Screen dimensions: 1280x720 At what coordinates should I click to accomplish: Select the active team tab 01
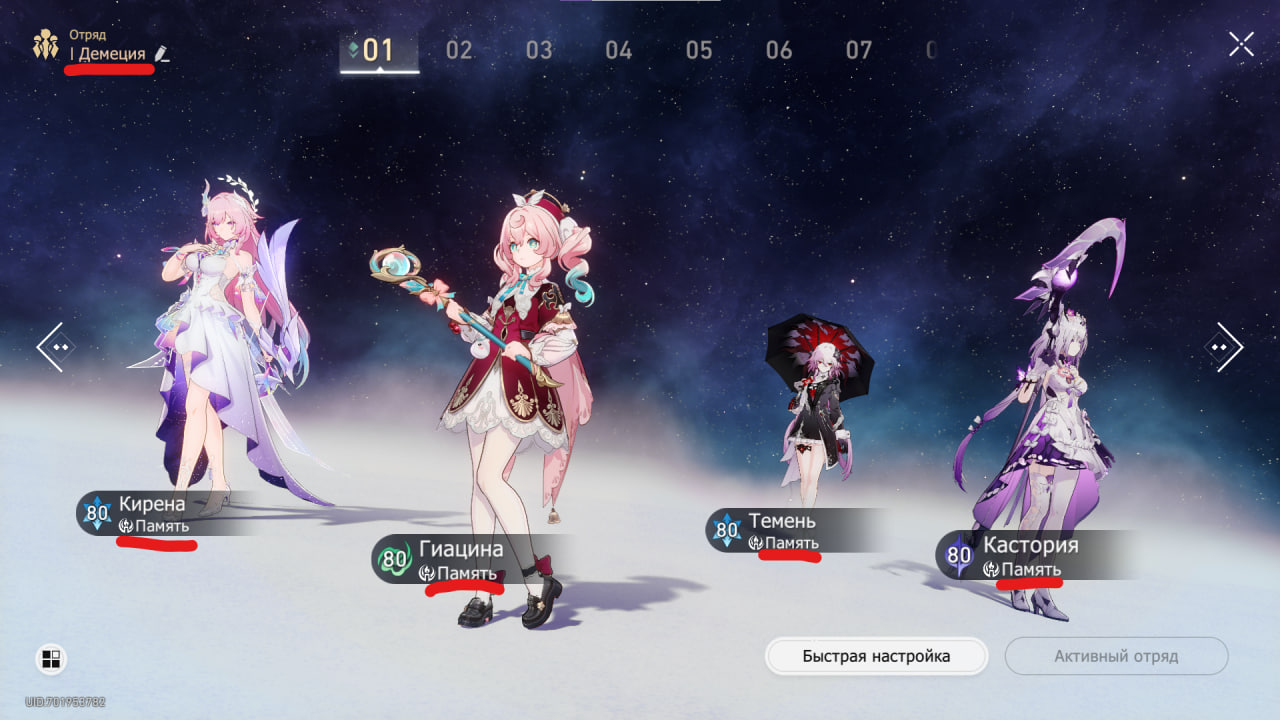coord(378,50)
